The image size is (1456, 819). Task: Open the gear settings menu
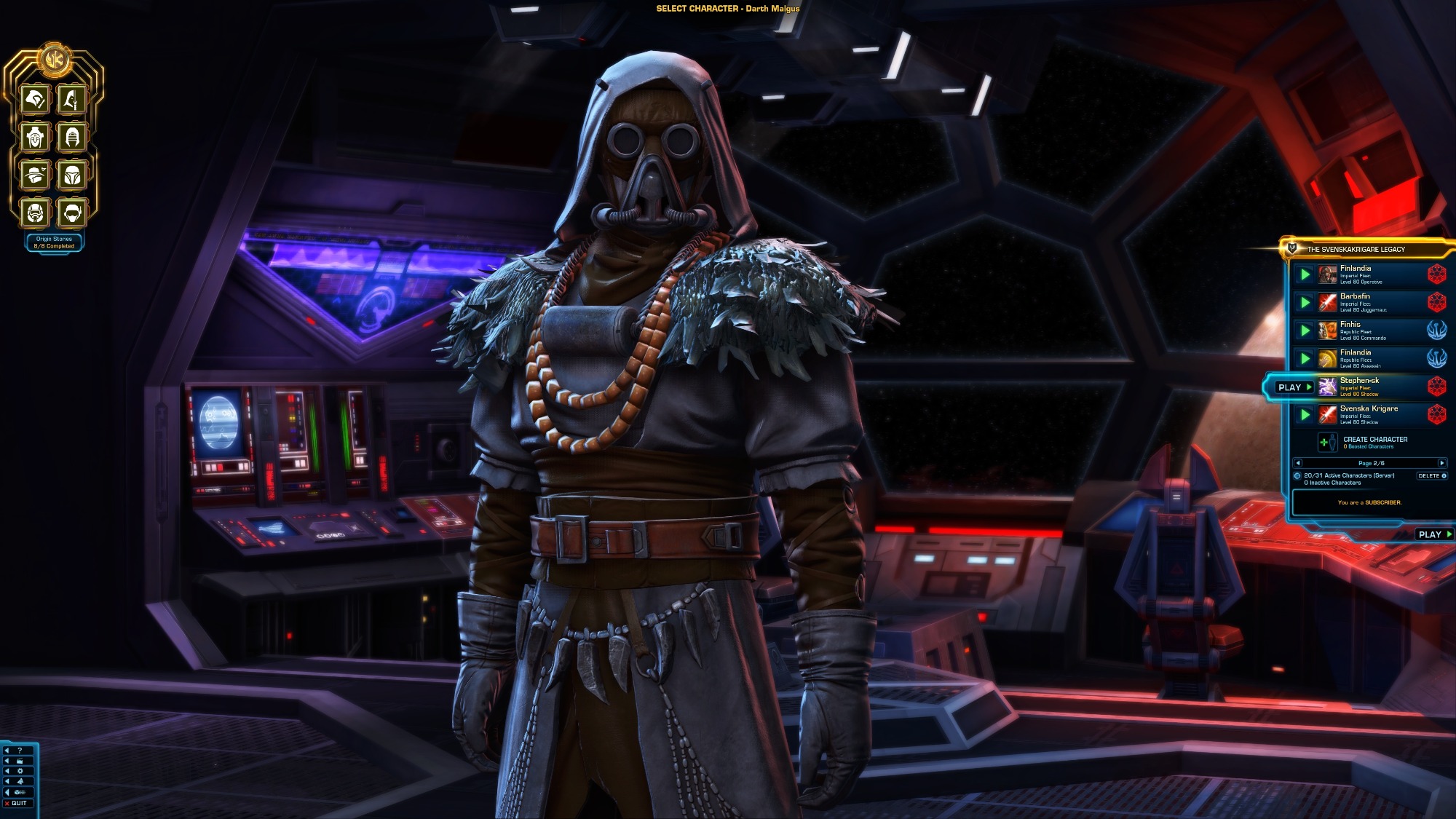tap(20, 771)
